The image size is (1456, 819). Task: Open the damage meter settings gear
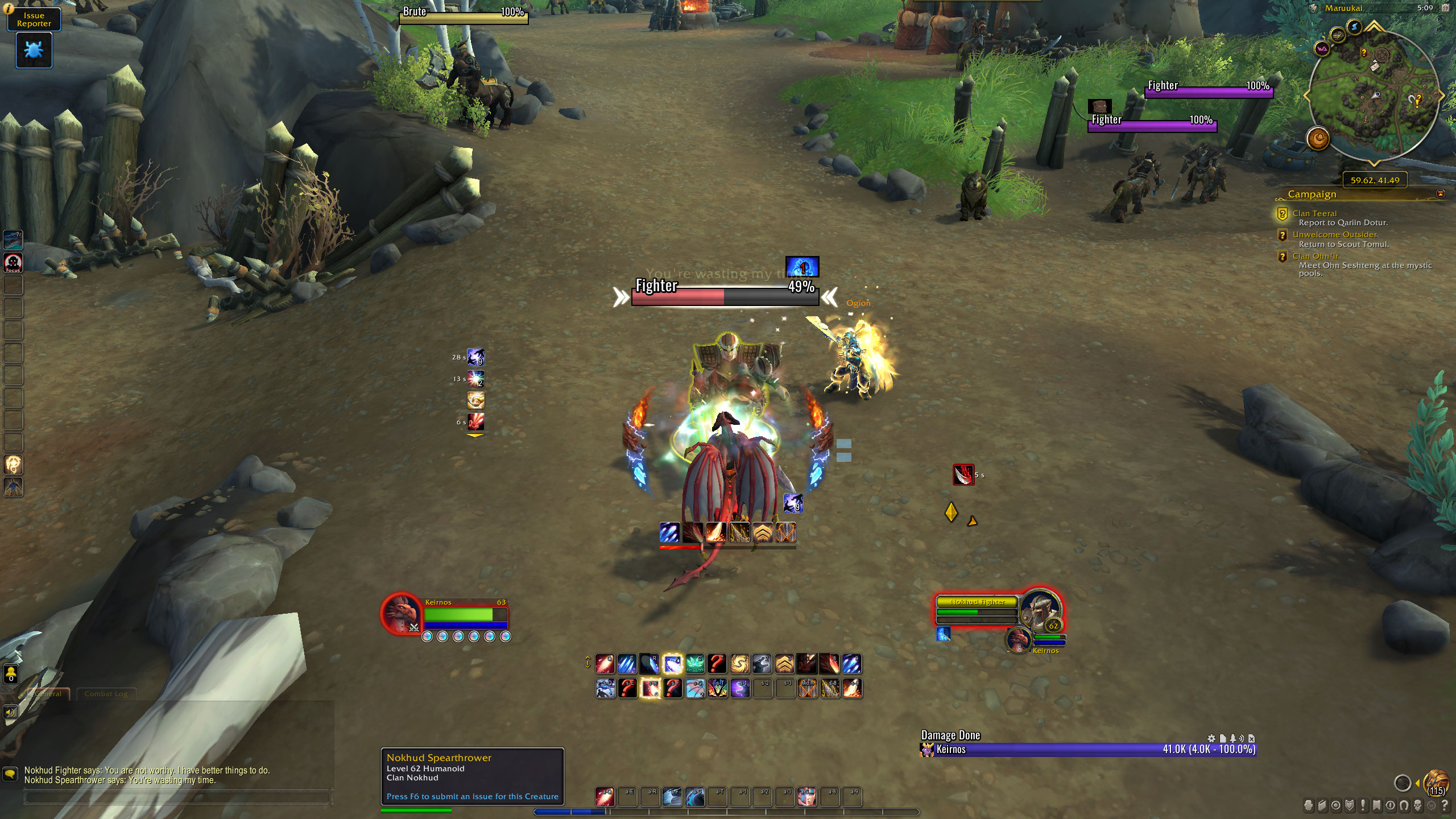[x=1211, y=738]
